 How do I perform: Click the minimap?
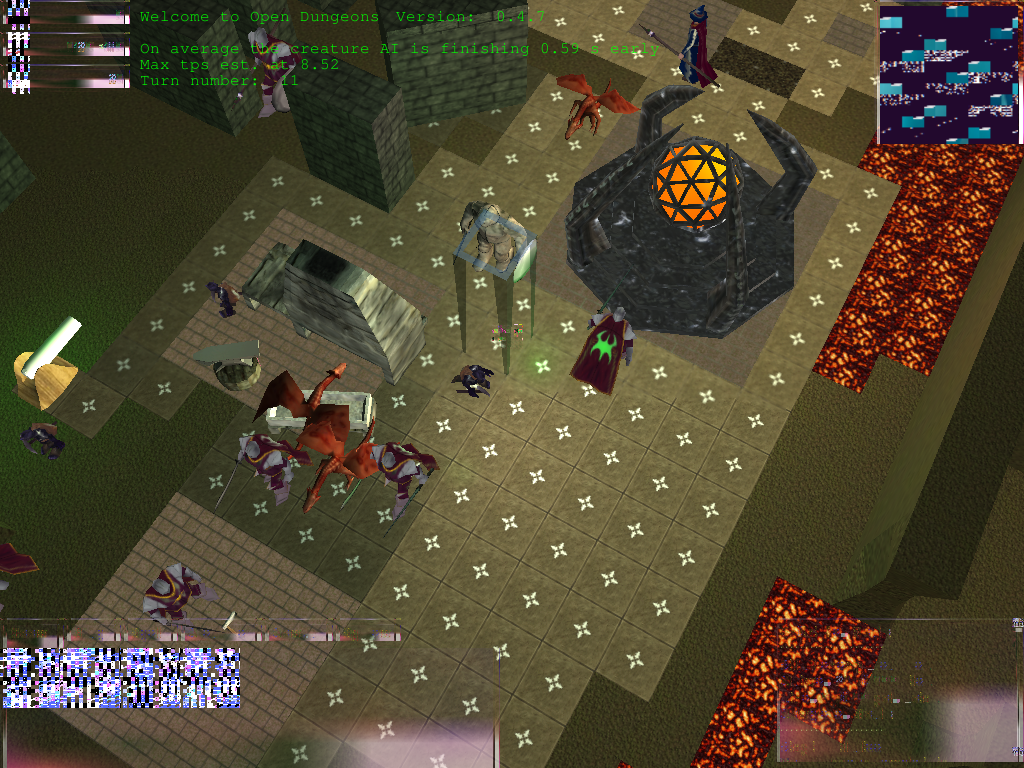(950, 74)
